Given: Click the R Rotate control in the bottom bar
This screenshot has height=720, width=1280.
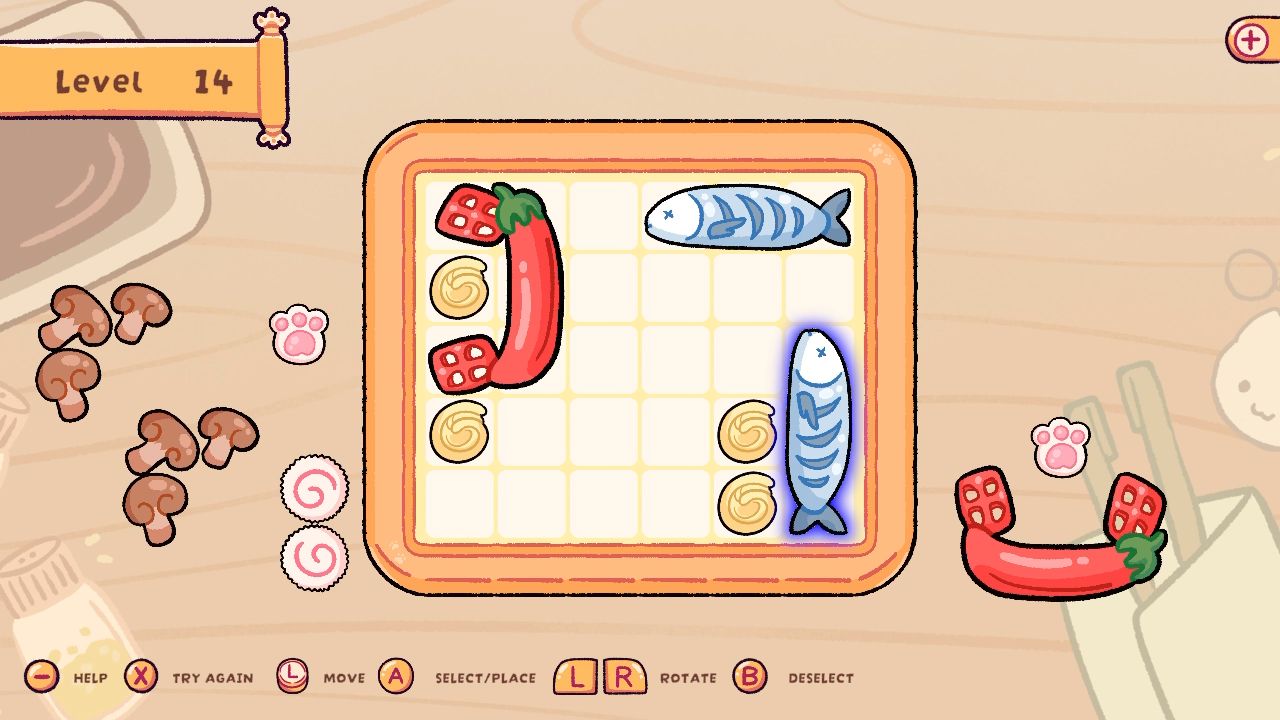Looking at the screenshot, I should 623,677.
